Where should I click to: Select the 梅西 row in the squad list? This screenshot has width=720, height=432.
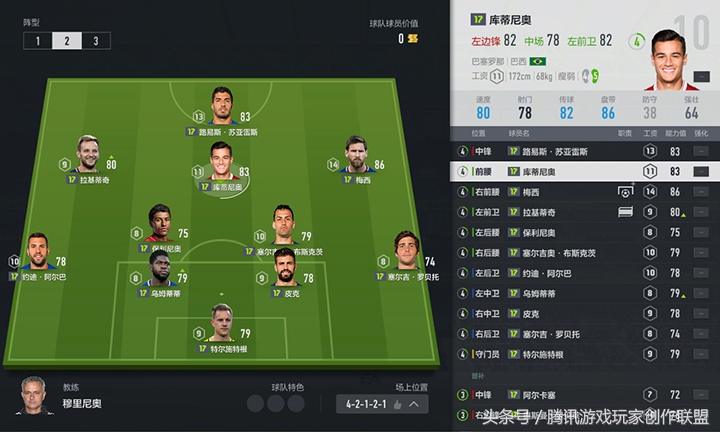click(585, 191)
